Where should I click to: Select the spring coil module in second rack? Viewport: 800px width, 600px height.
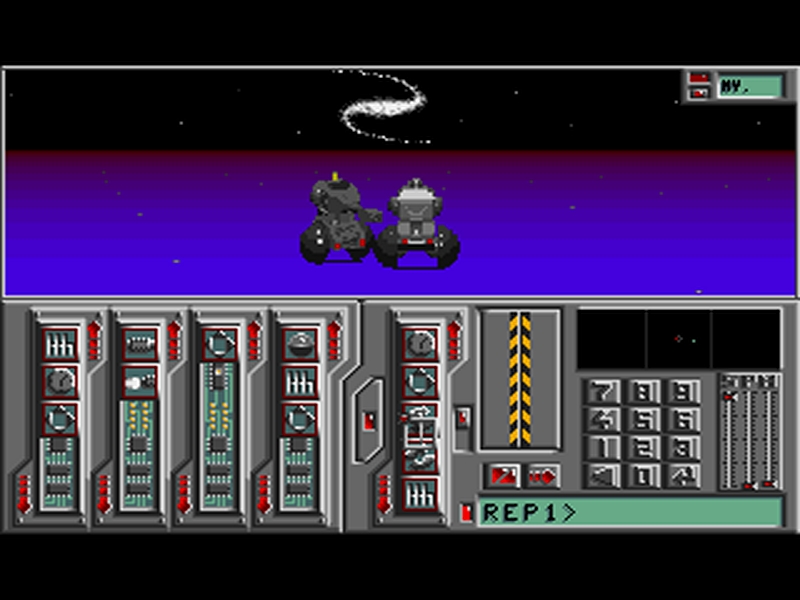pyautogui.click(x=139, y=344)
